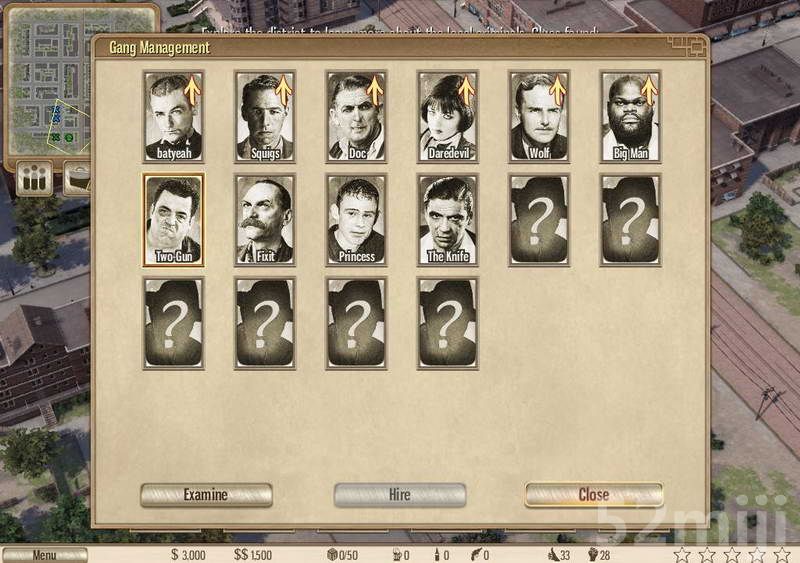Screen dimensions: 800x563
Task: Open the Menu button in bottom bar
Action: coord(44,555)
